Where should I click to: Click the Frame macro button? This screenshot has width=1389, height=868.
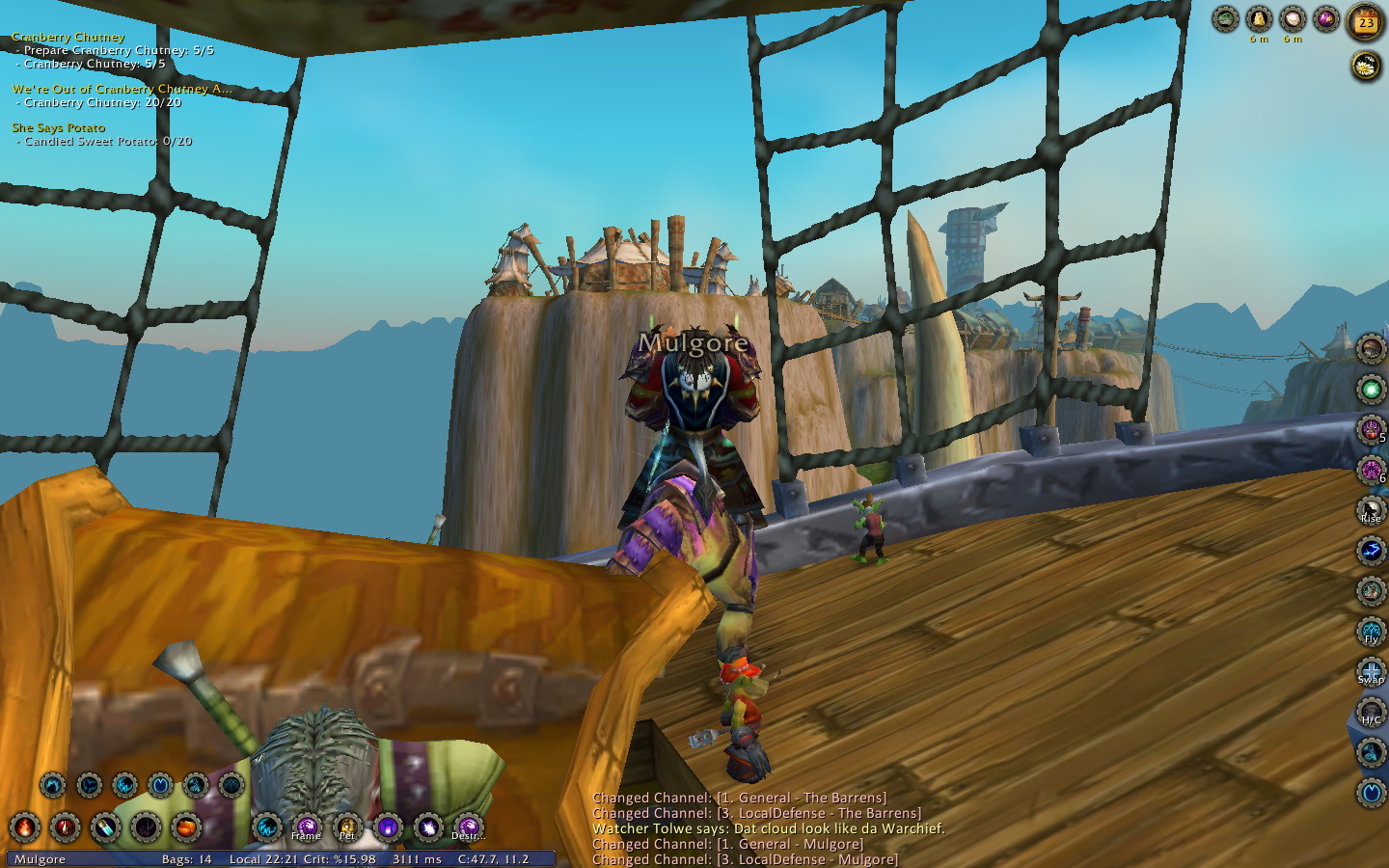tap(307, 827)
